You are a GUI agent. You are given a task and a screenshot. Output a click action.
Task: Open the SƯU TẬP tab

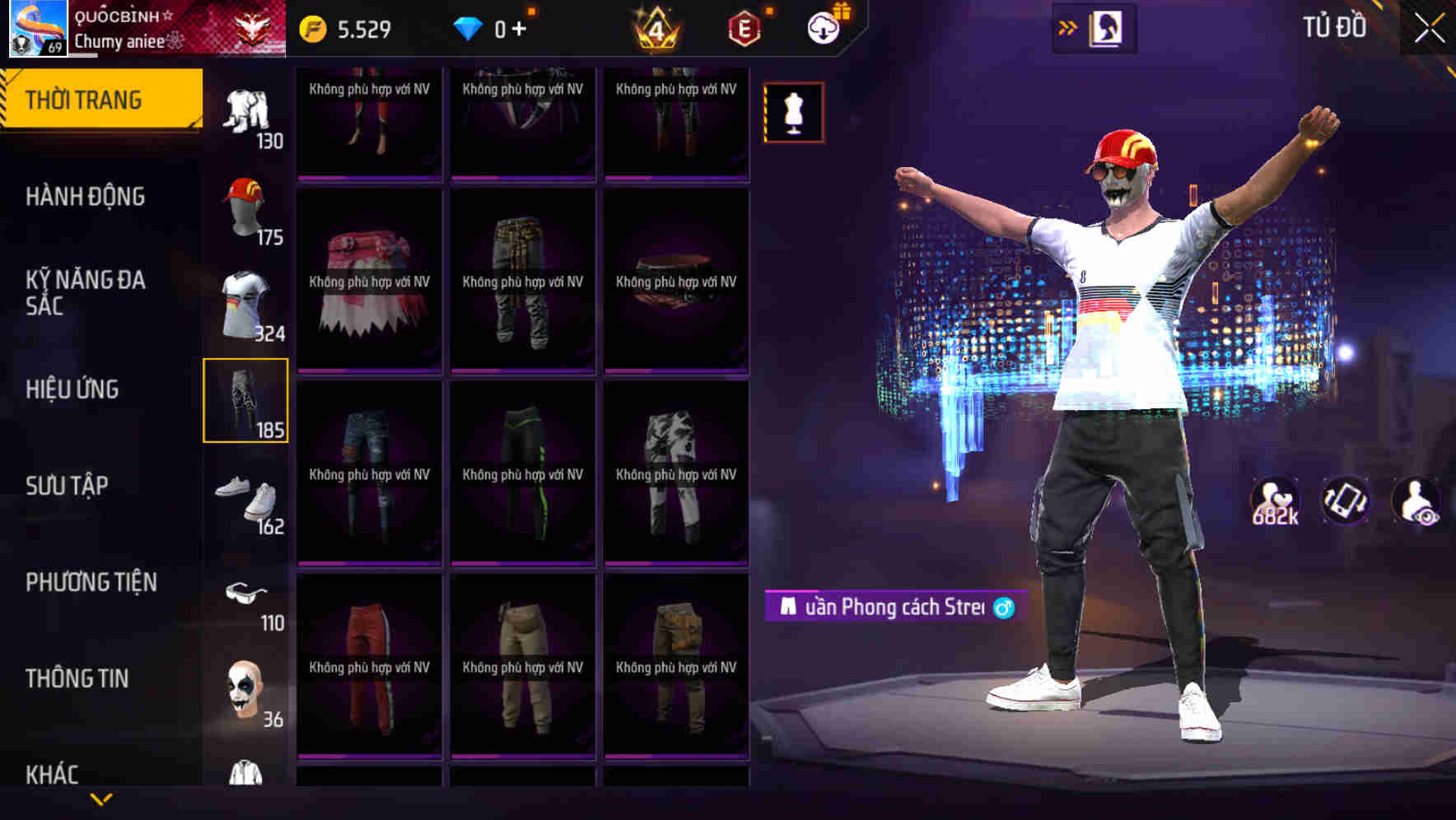click(70, 486)
